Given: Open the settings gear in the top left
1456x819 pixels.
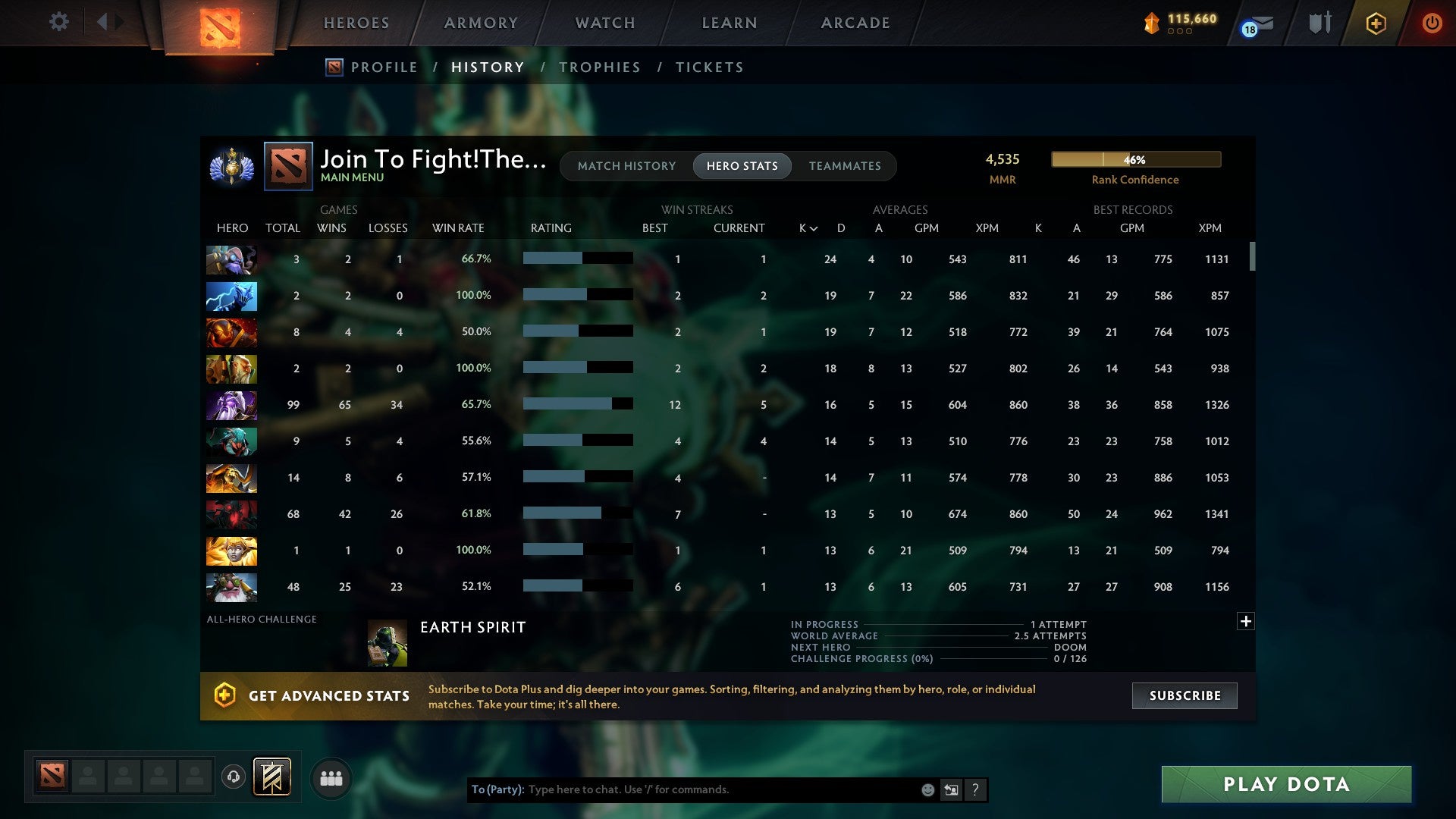Looking at the screenshot, I should (x=59, y=22).
